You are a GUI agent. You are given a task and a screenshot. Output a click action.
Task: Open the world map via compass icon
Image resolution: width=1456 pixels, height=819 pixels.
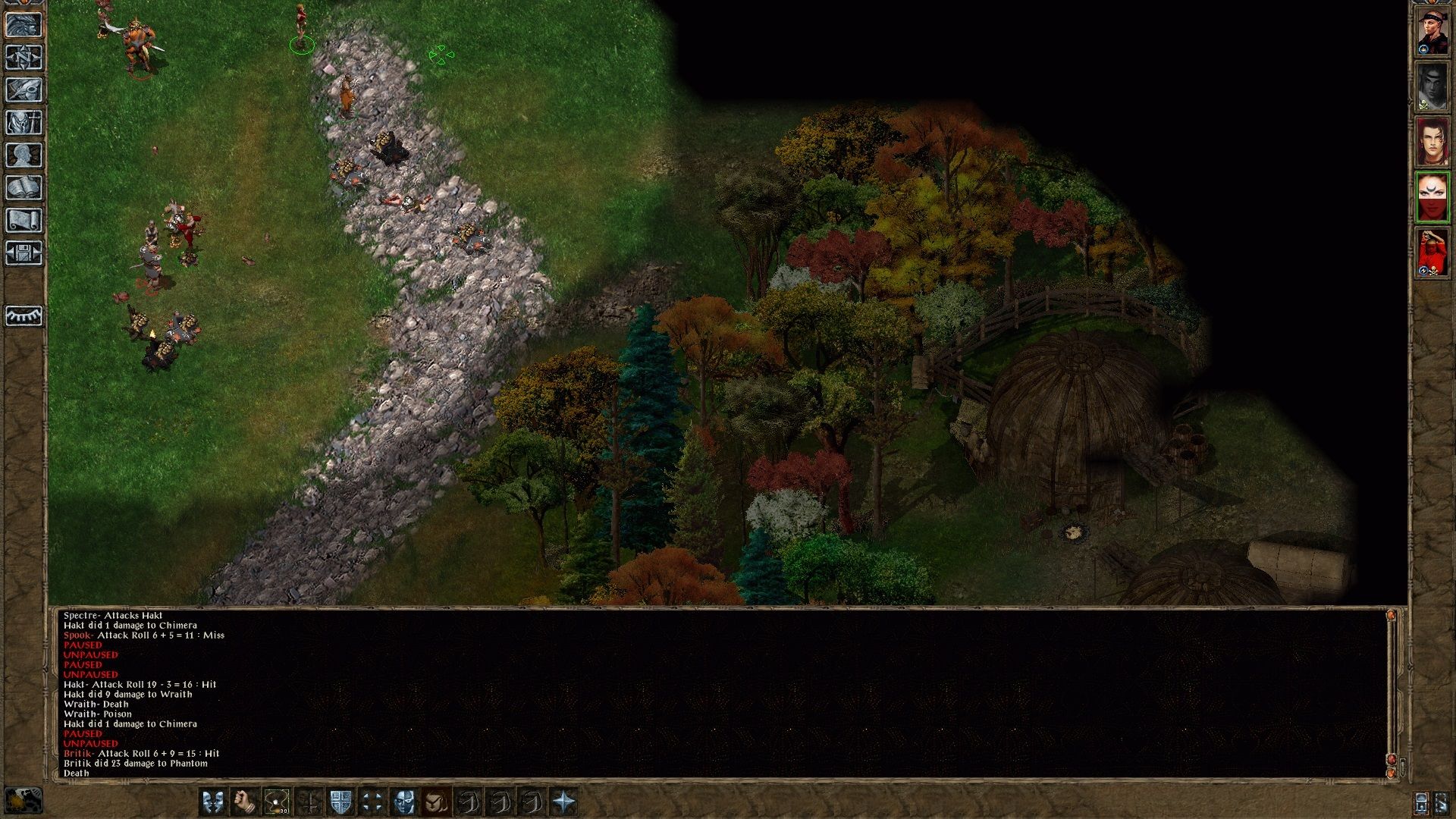pos(25,57)
